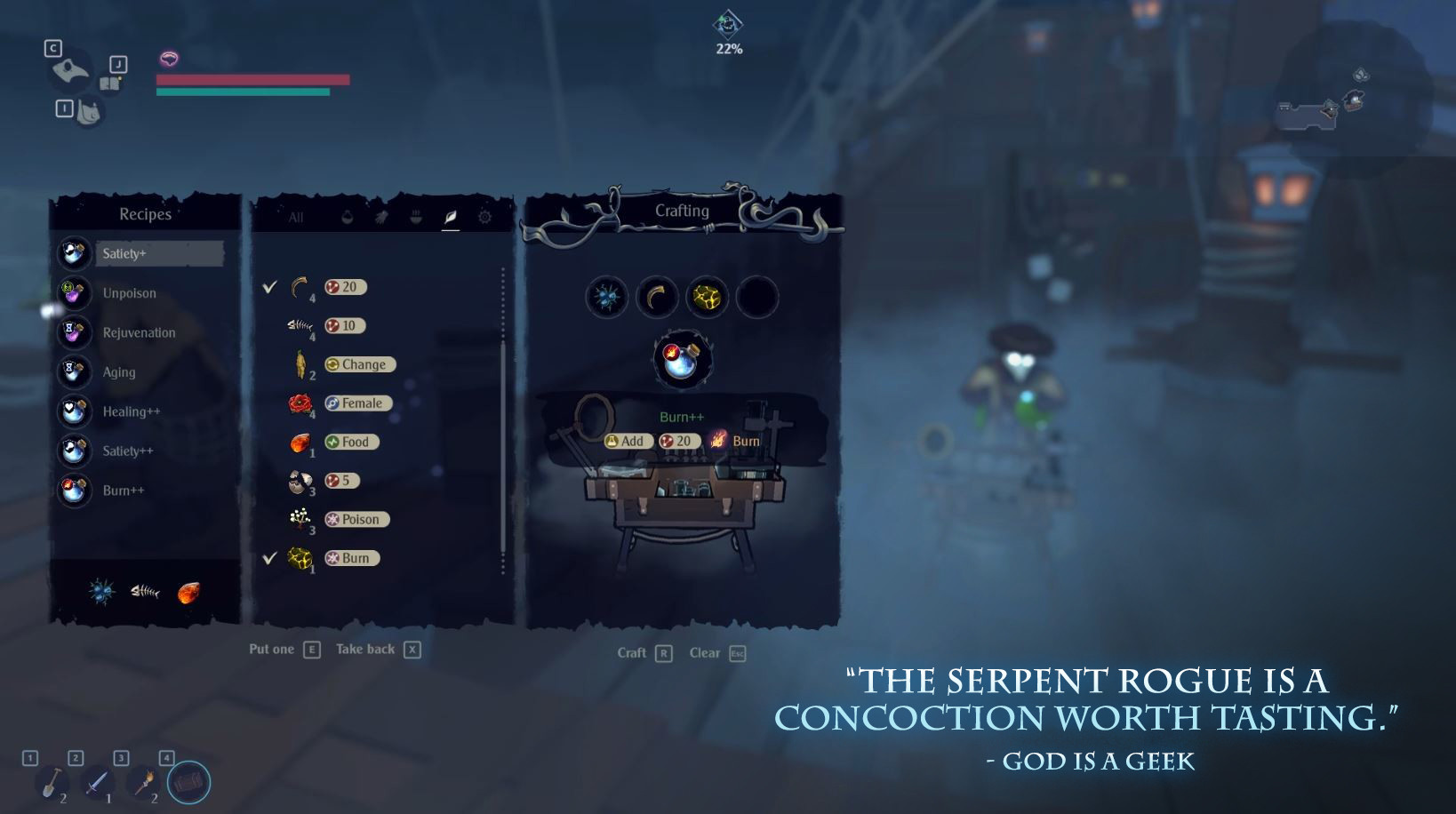Select the torch in hotbar slot 3

click(x=145, y=781)
